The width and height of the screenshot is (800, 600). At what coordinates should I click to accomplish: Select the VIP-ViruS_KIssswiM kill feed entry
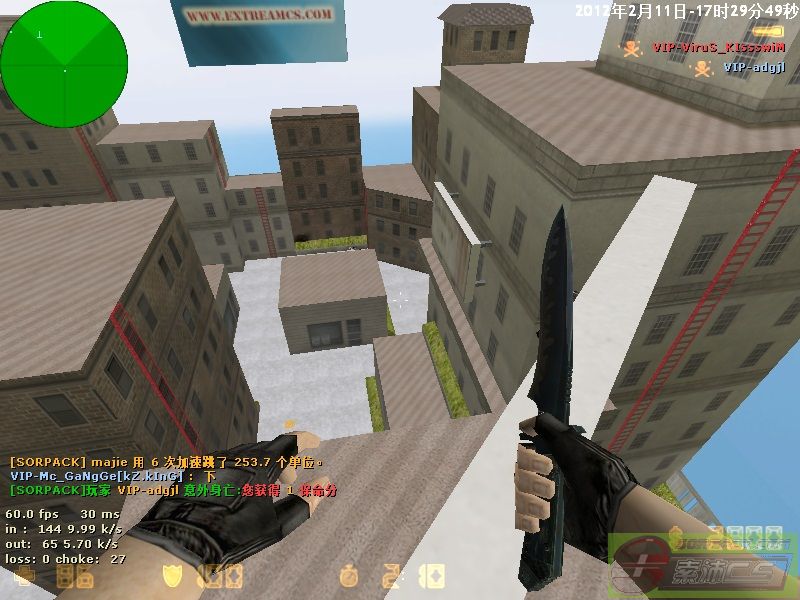pos(711,47)
